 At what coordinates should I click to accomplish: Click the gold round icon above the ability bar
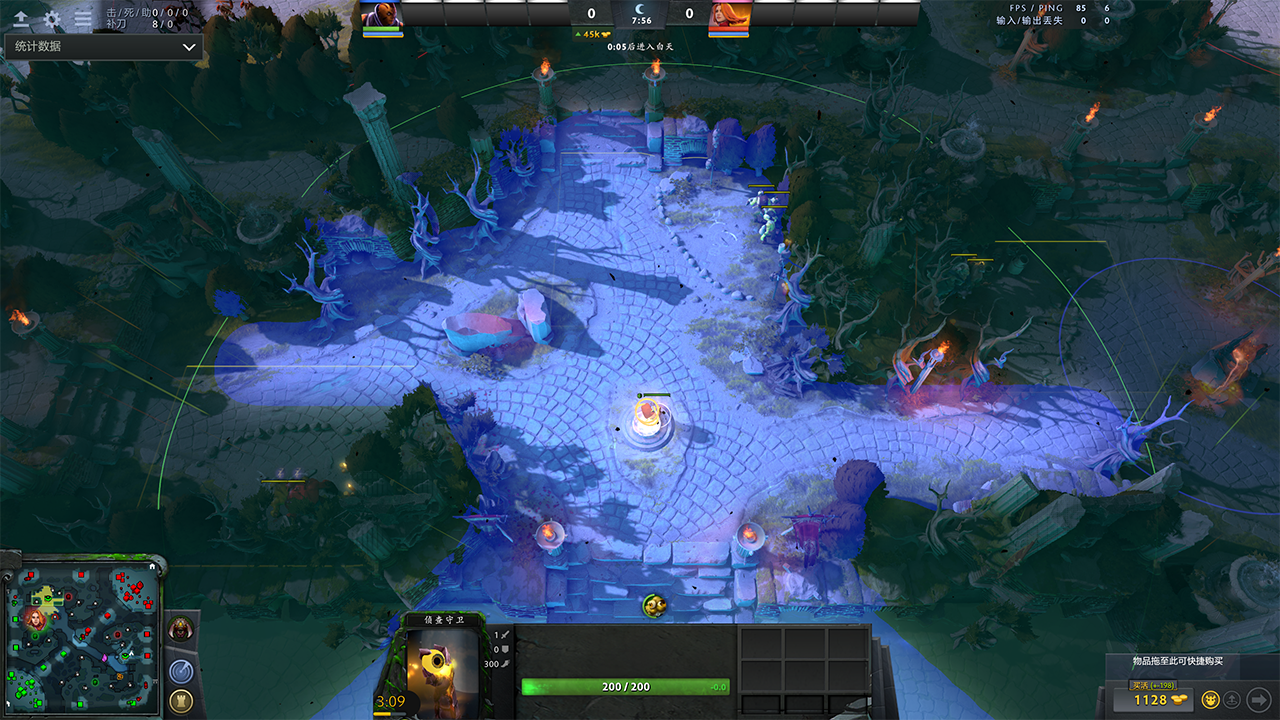pos(654,604)
